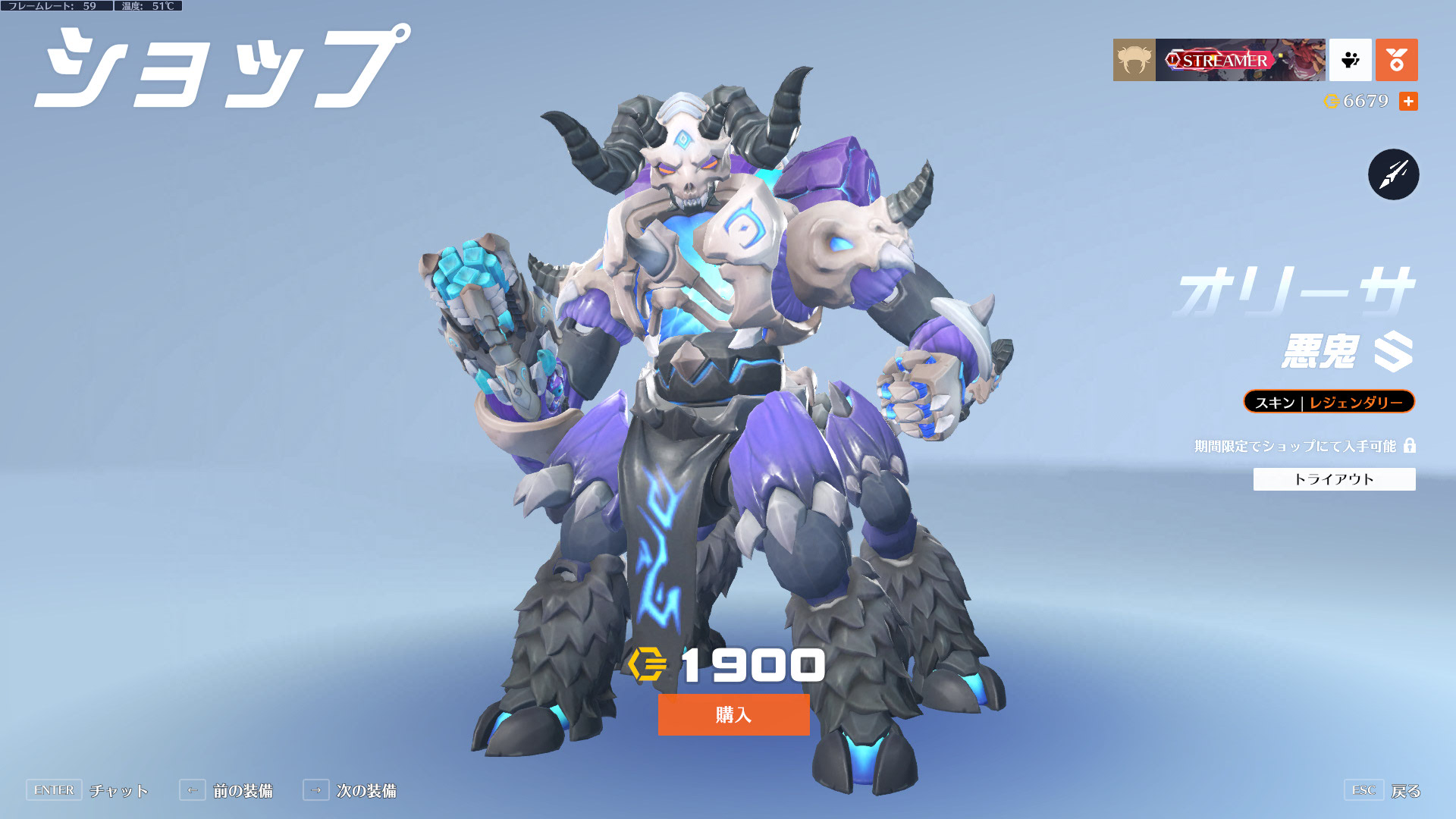
Task: Open the STREAMER name card banner
Action: (x=1240, y=60)
